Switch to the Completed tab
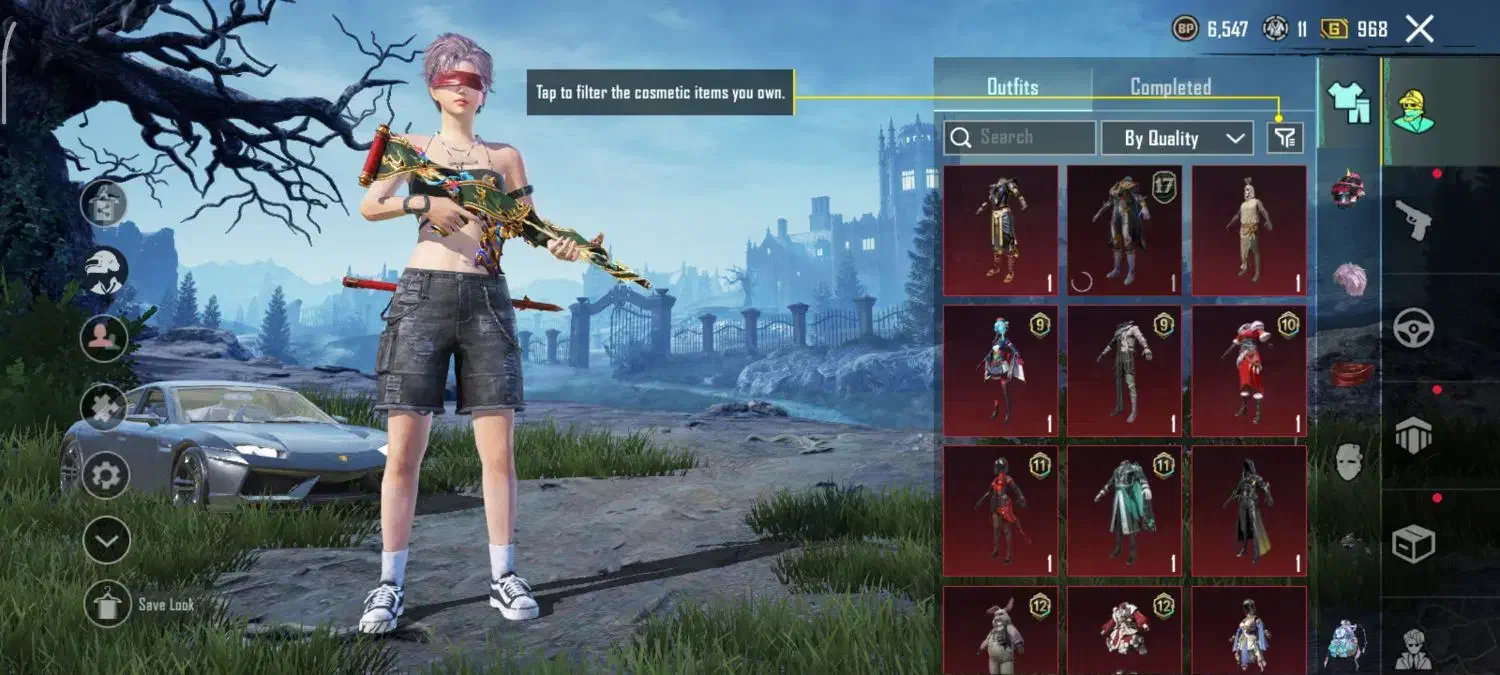The image size is (1500, 675). tap(1170, 87)
